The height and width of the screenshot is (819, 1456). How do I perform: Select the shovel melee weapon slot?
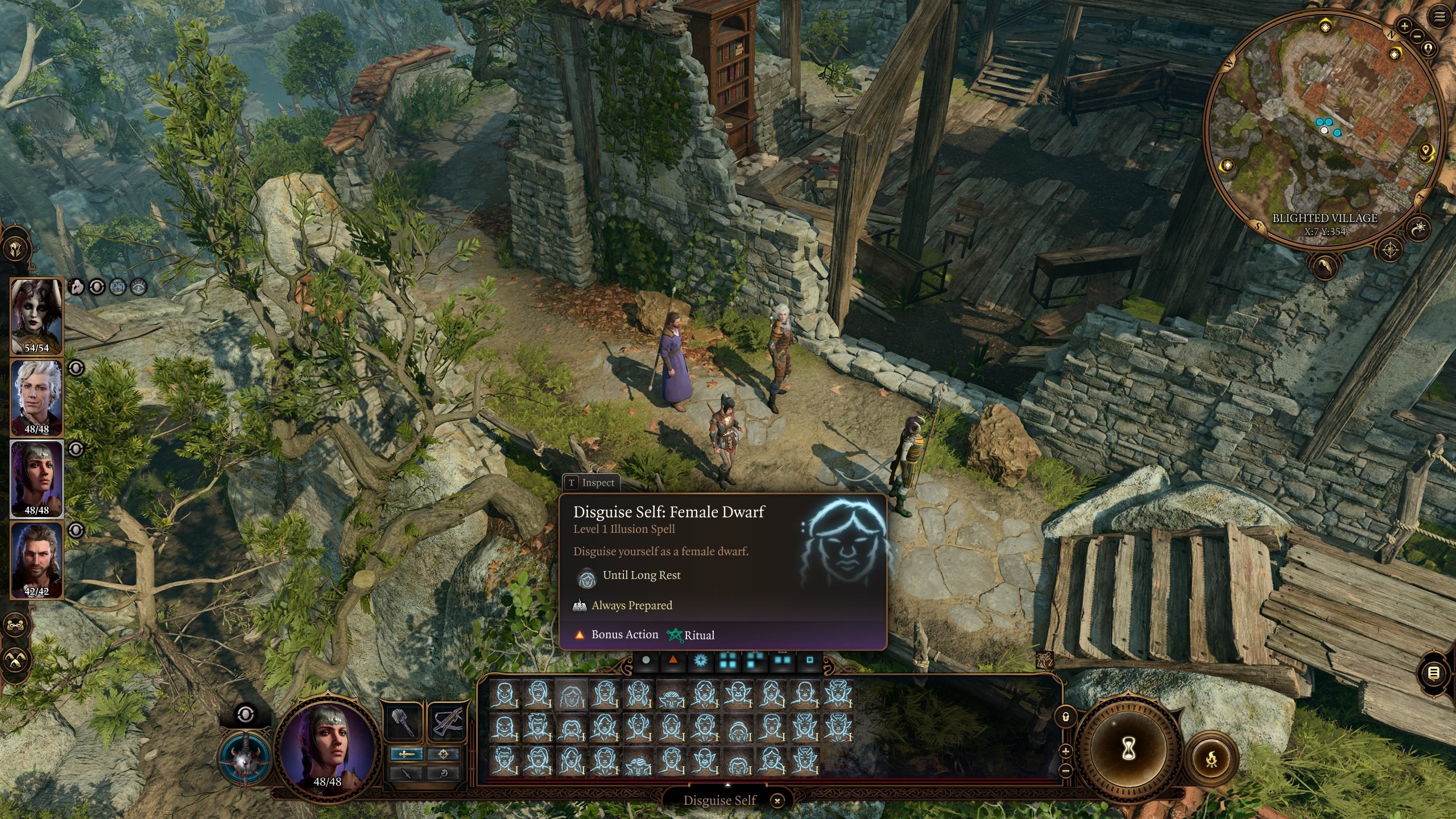point(403,722)
